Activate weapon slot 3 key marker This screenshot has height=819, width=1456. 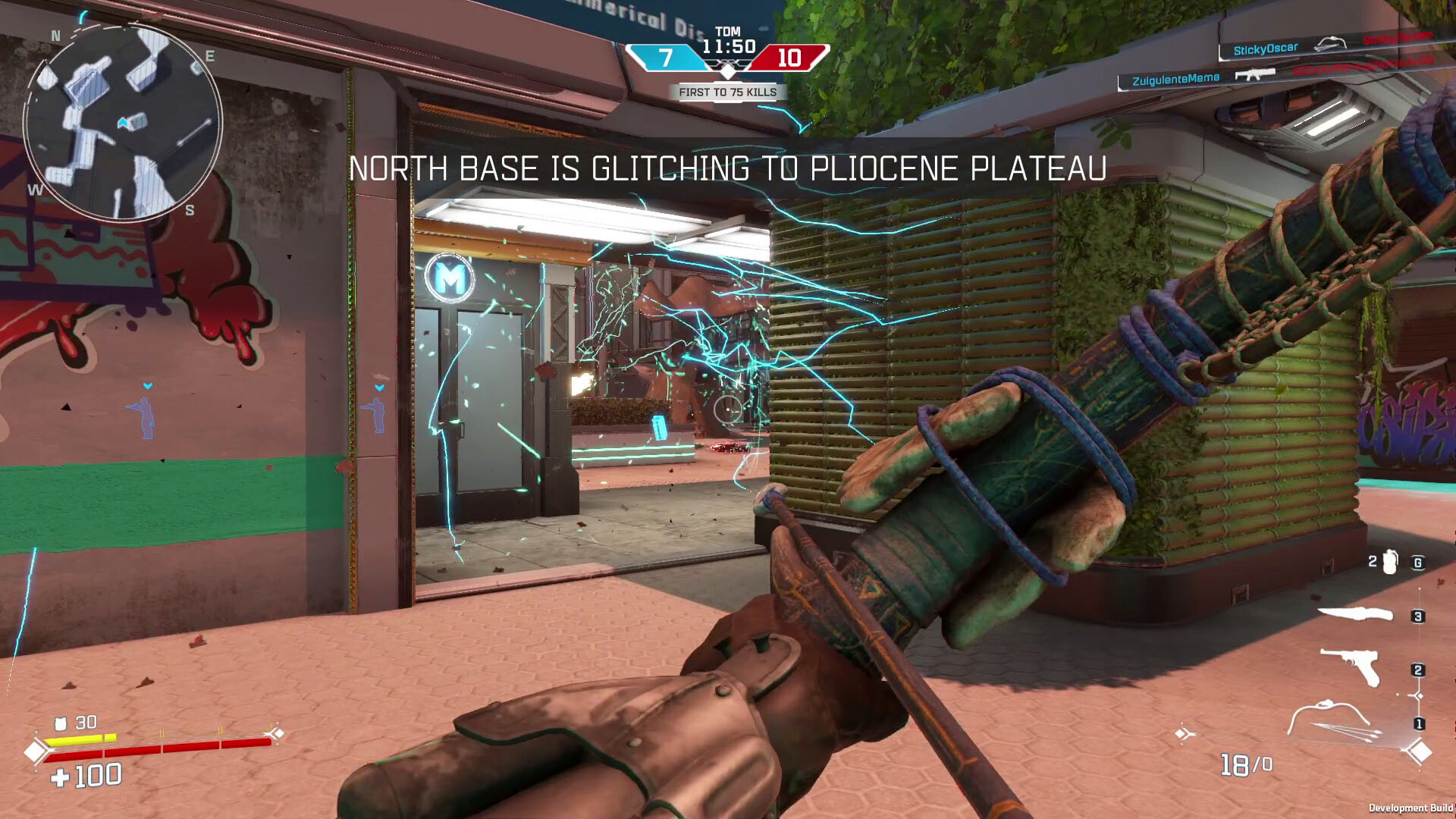1417,617
